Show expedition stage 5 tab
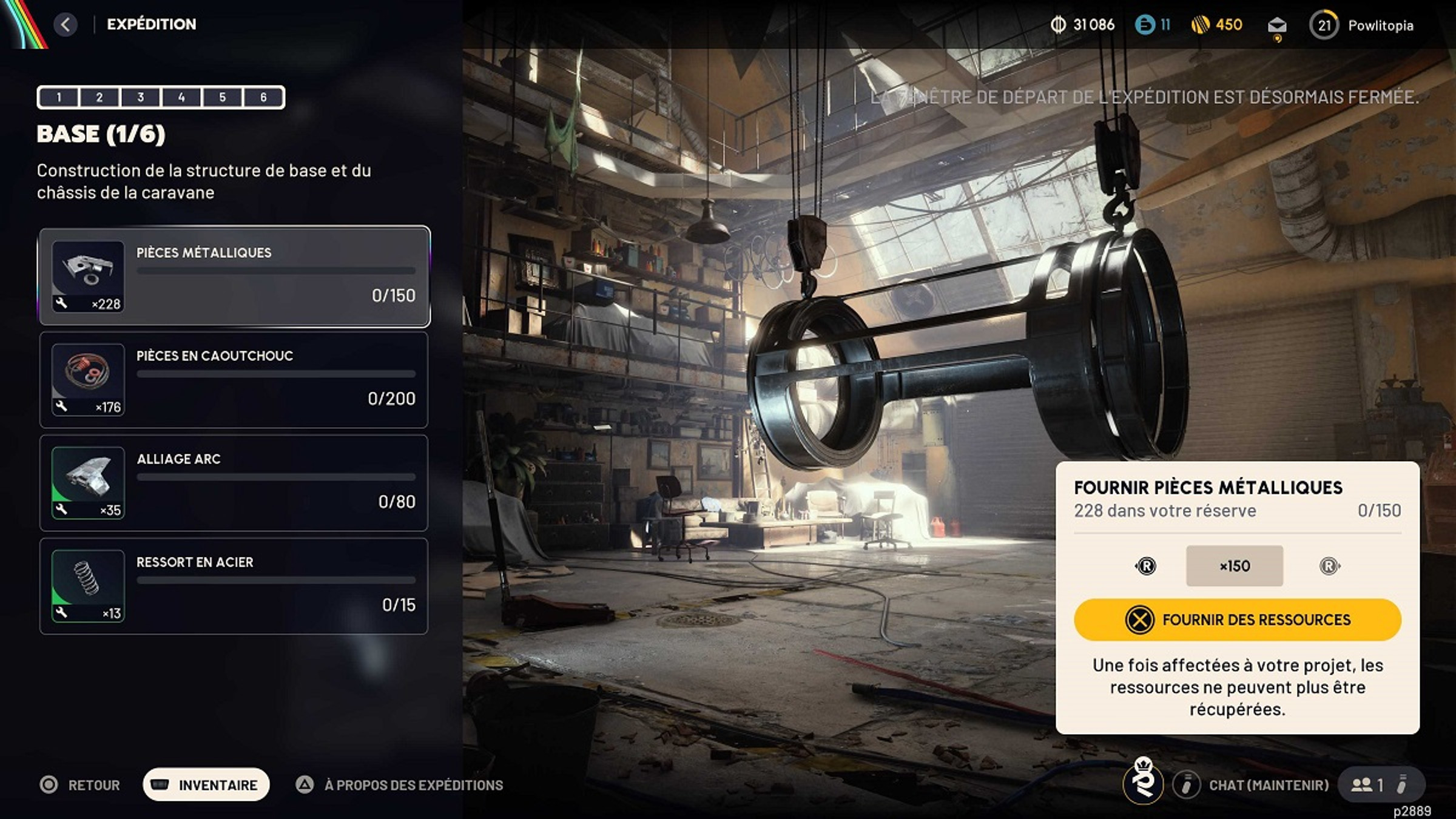The image size is (1456, 819). (x=223, y=97)
